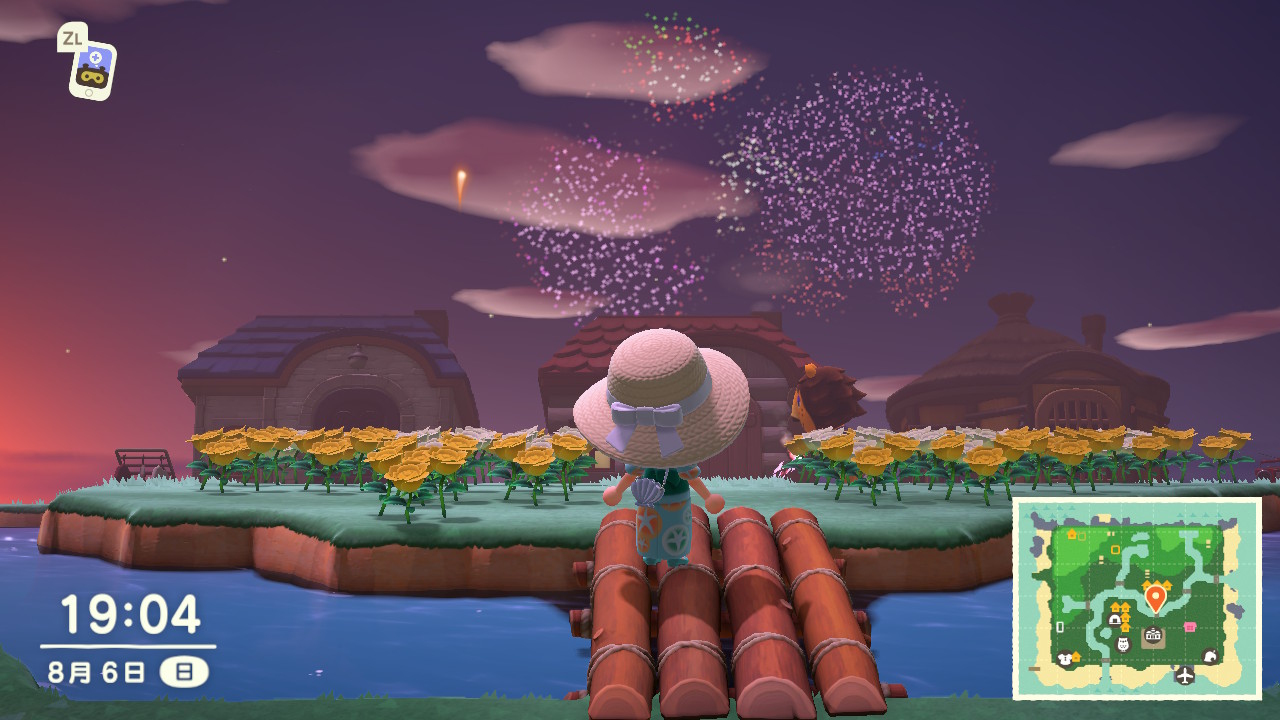Open the NookPhone icon
The height and width of the screenshot is (720, 1280).
91,70
